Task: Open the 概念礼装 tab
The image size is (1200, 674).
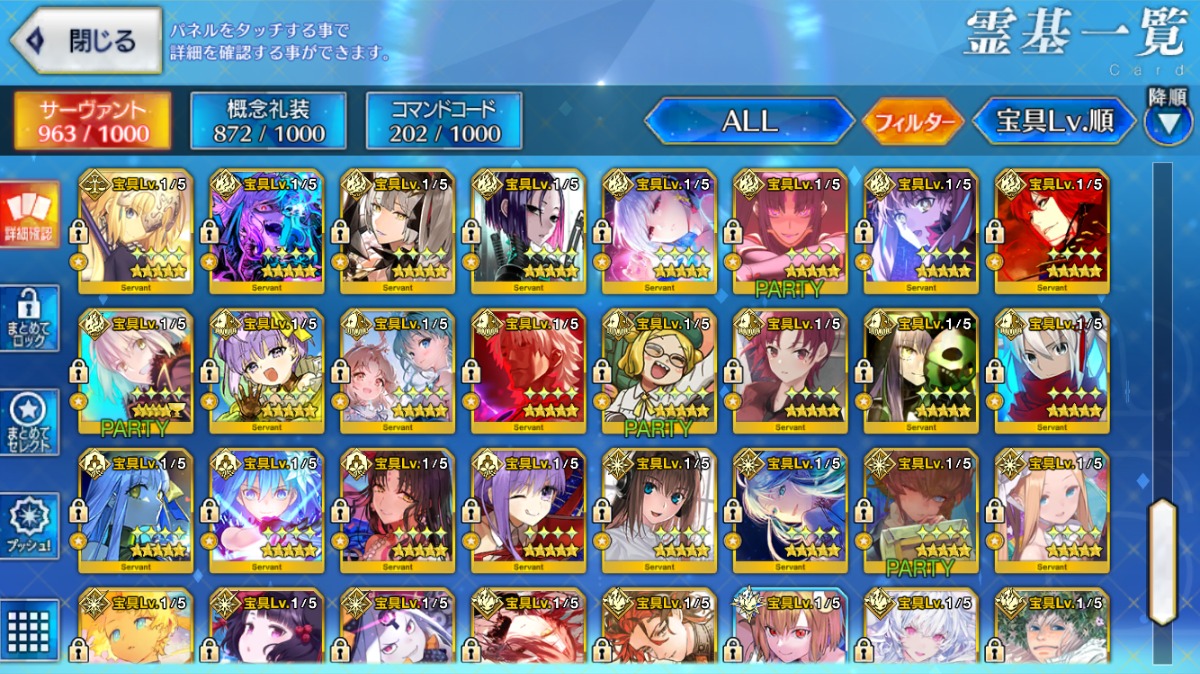Action: click(268, 121)
